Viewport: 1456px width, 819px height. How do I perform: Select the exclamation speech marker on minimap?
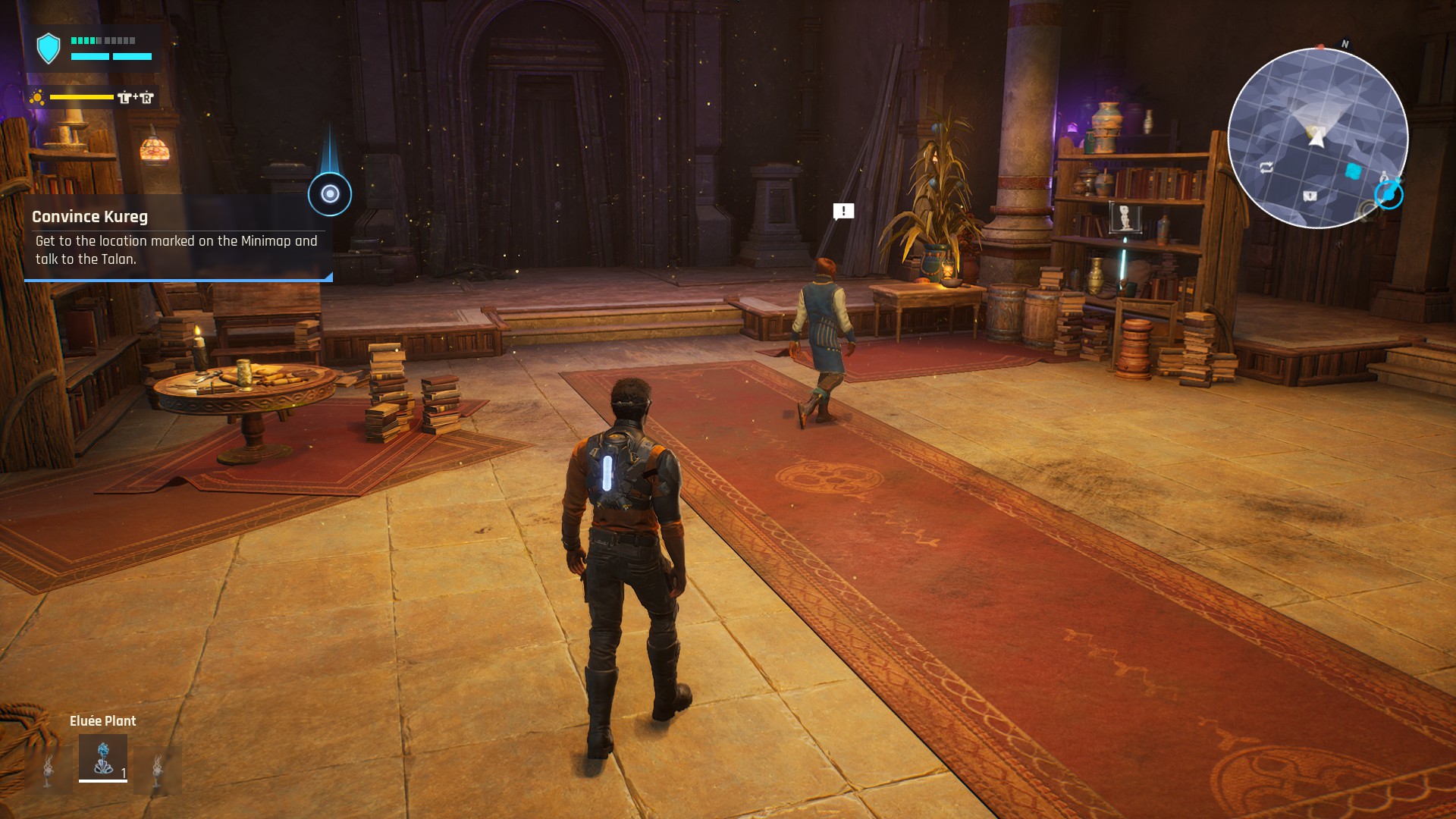pyautogui.click(x=1310, y=196)
